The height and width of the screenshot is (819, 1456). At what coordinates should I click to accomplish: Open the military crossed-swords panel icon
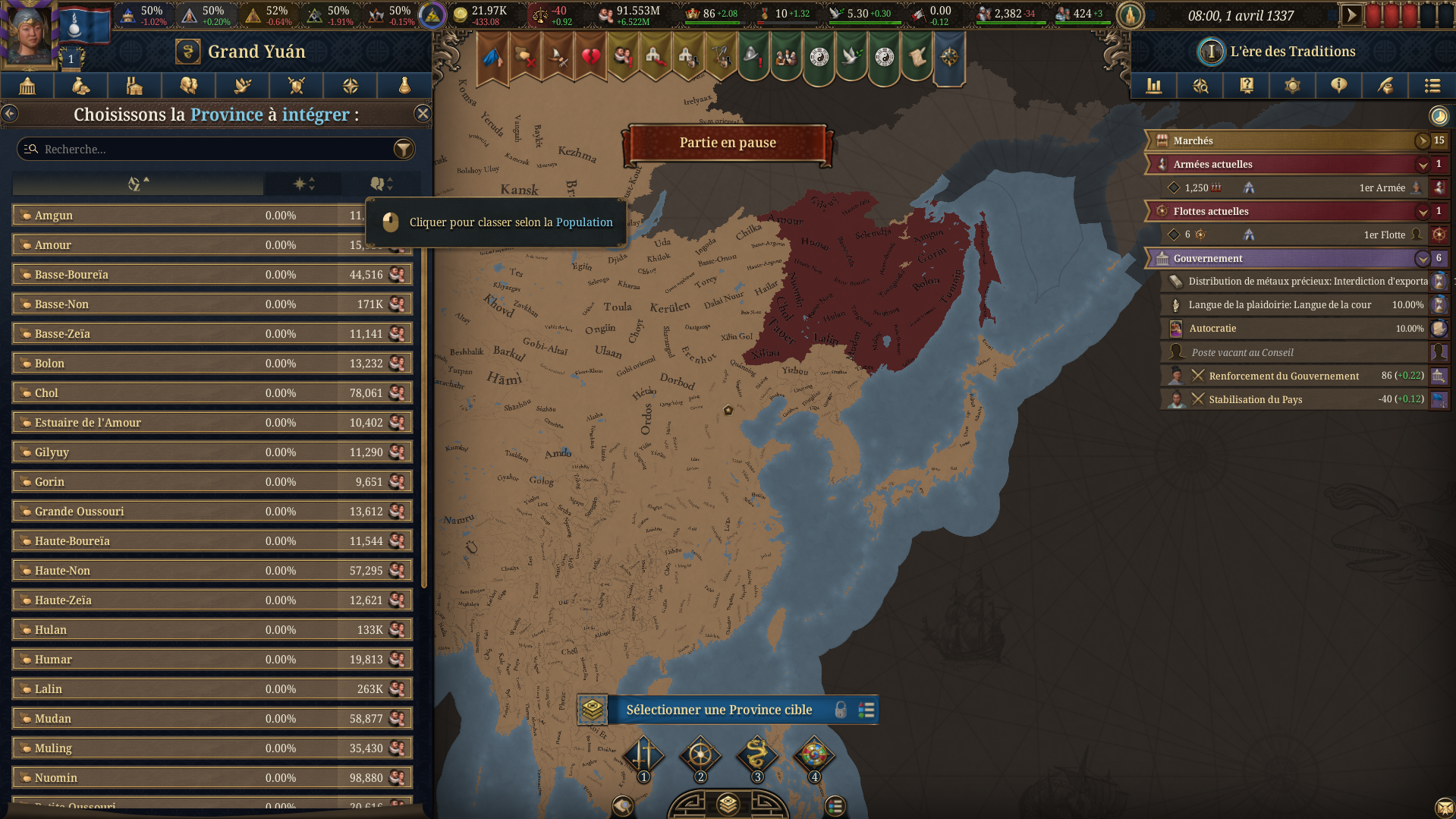click(296, 86)
